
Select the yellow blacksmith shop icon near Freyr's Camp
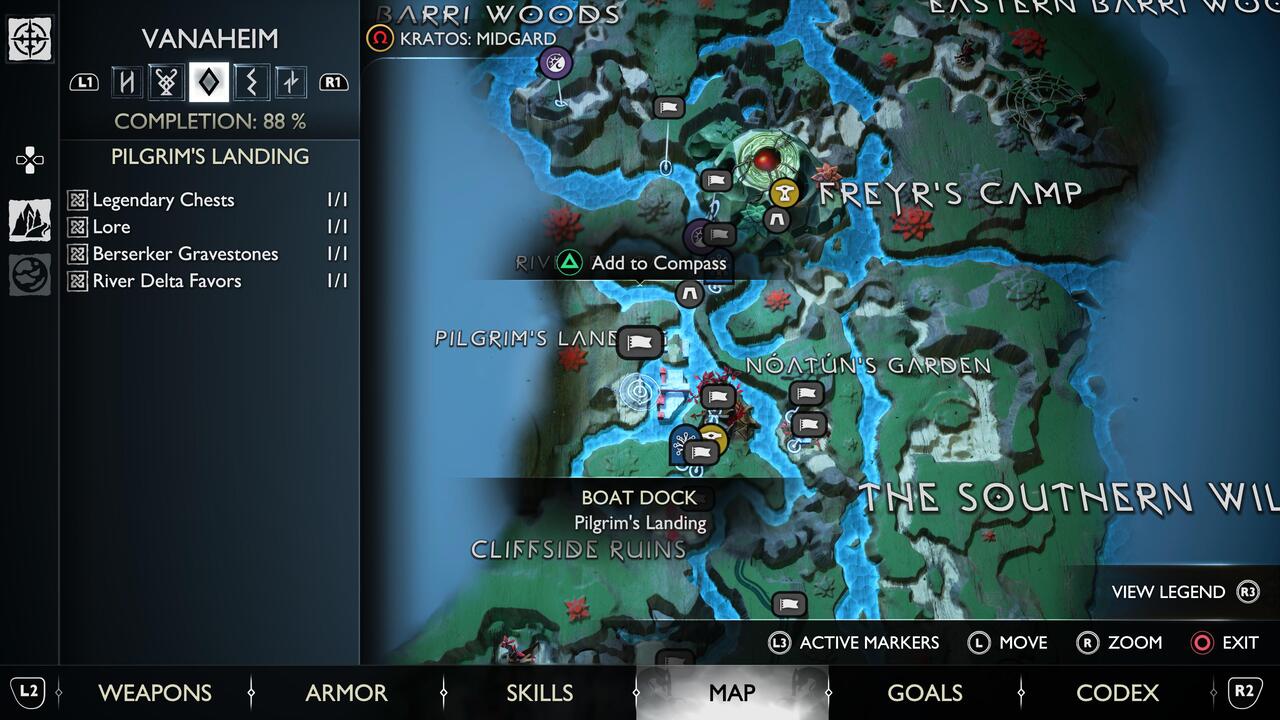tap(784, 194)
